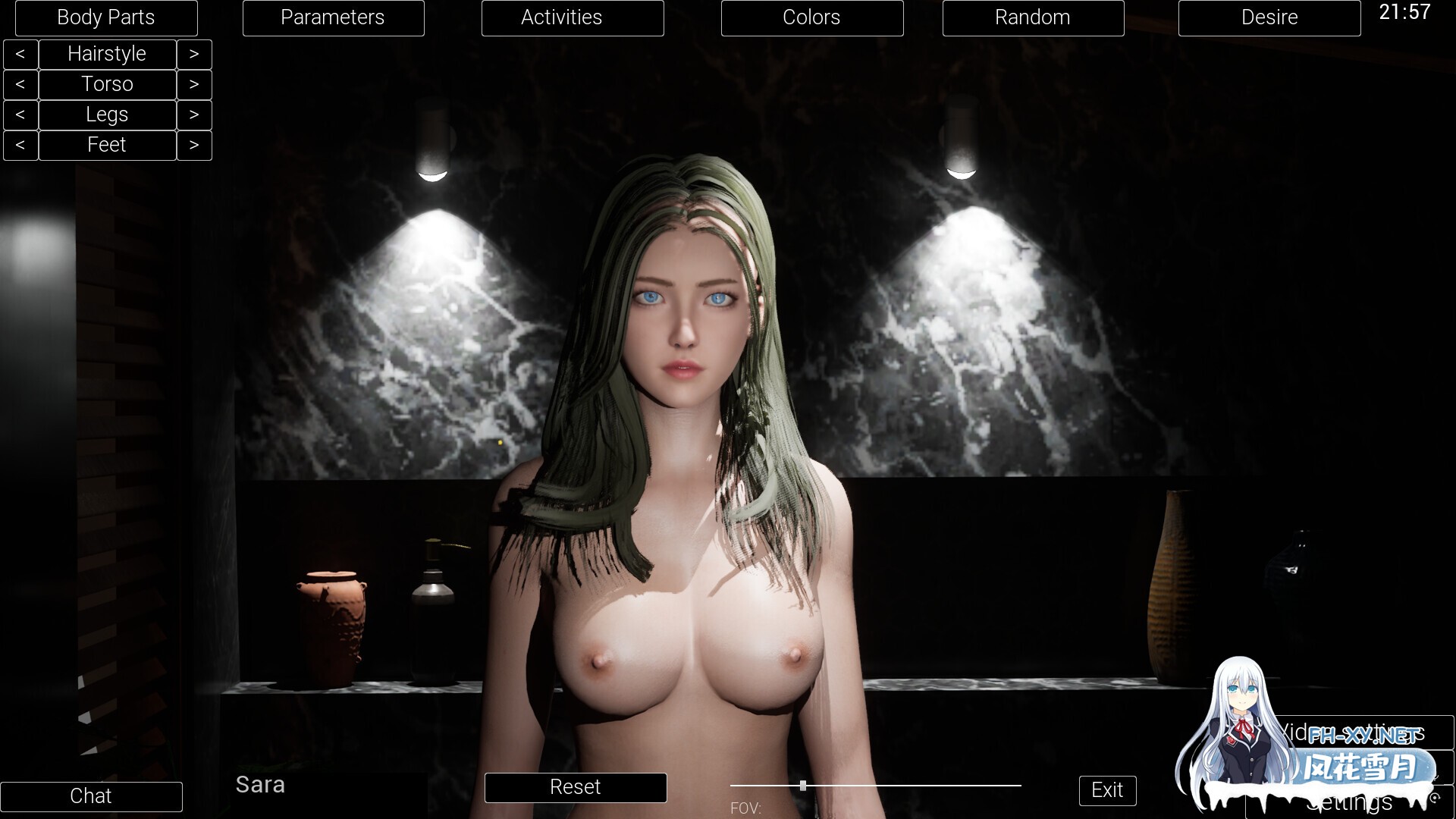Open the Body Parts menu

tap(106, 17)
